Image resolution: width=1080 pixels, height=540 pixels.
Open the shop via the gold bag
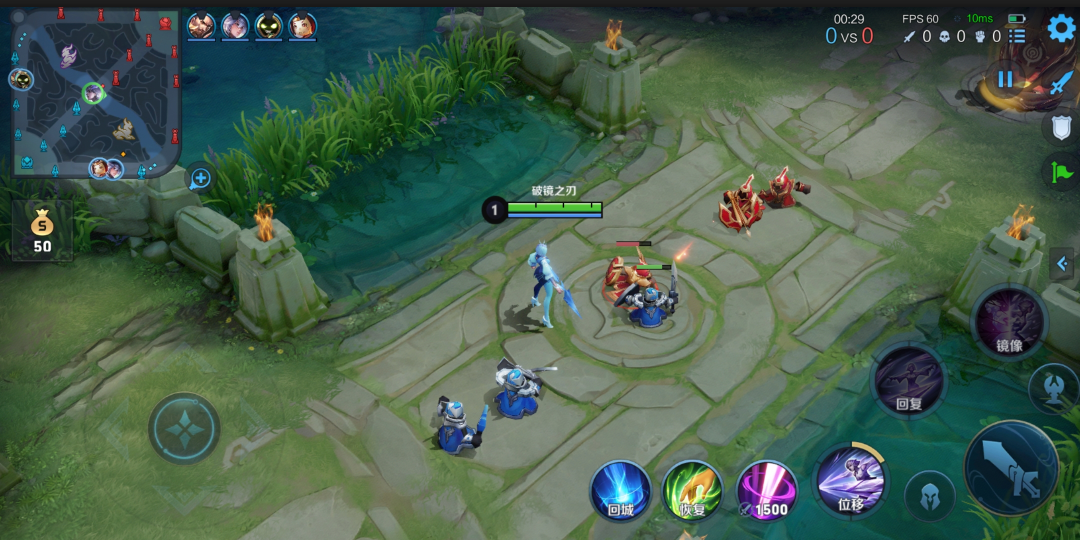42,228
